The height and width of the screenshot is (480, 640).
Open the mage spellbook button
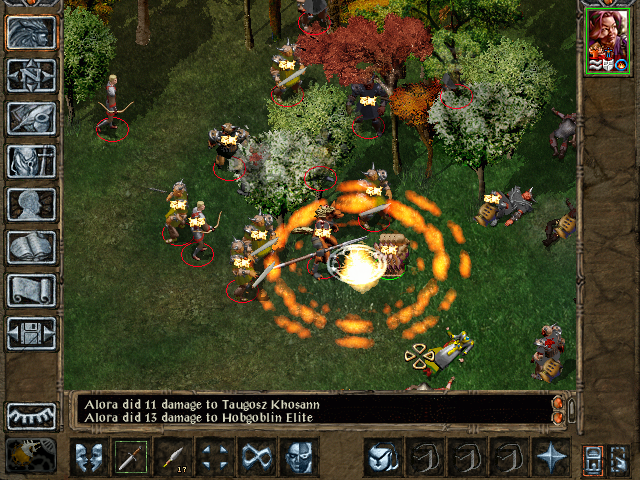pos(31,247)
